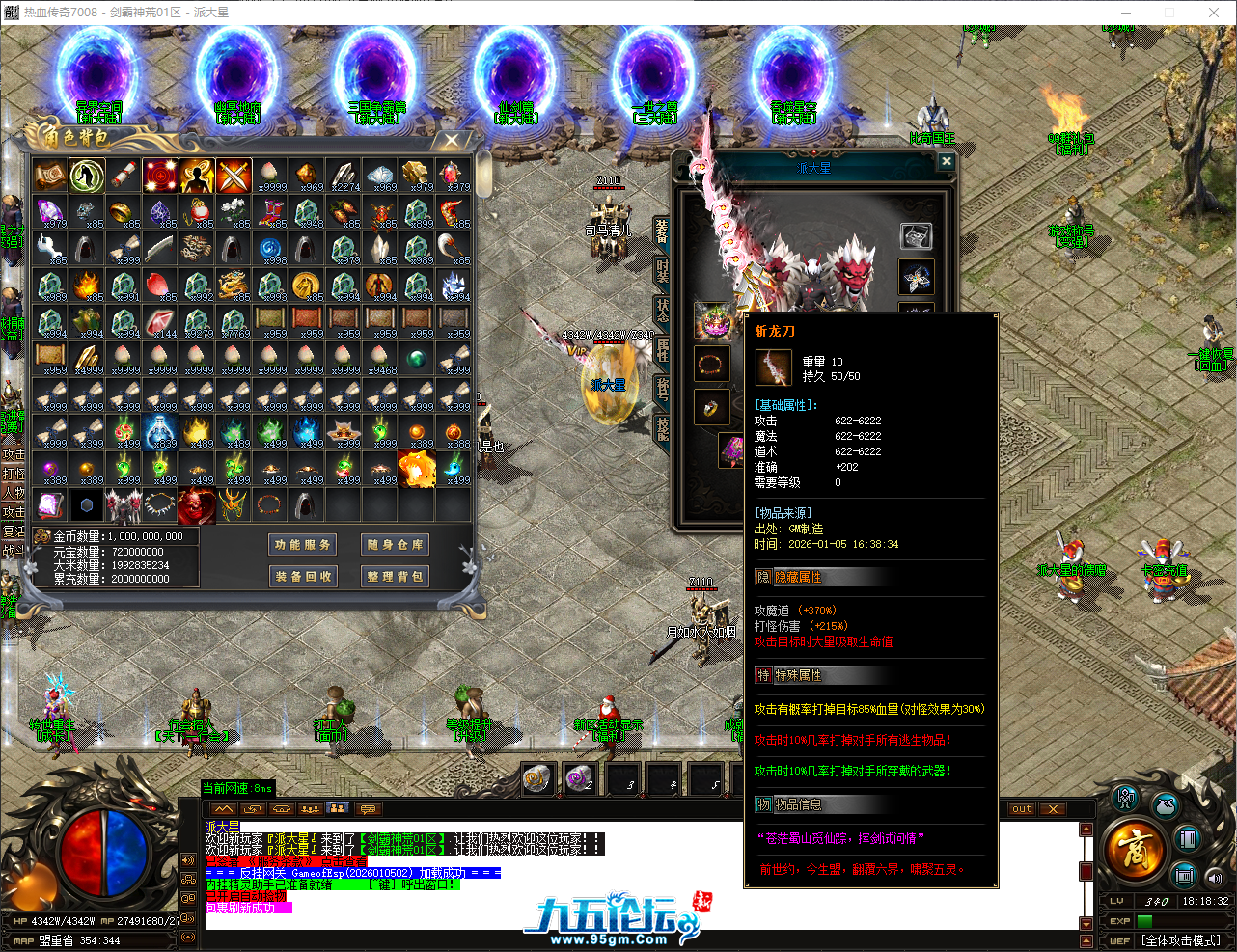
Task: Click the first gray skill hotbar icon
Action: (x=537, y=780)
